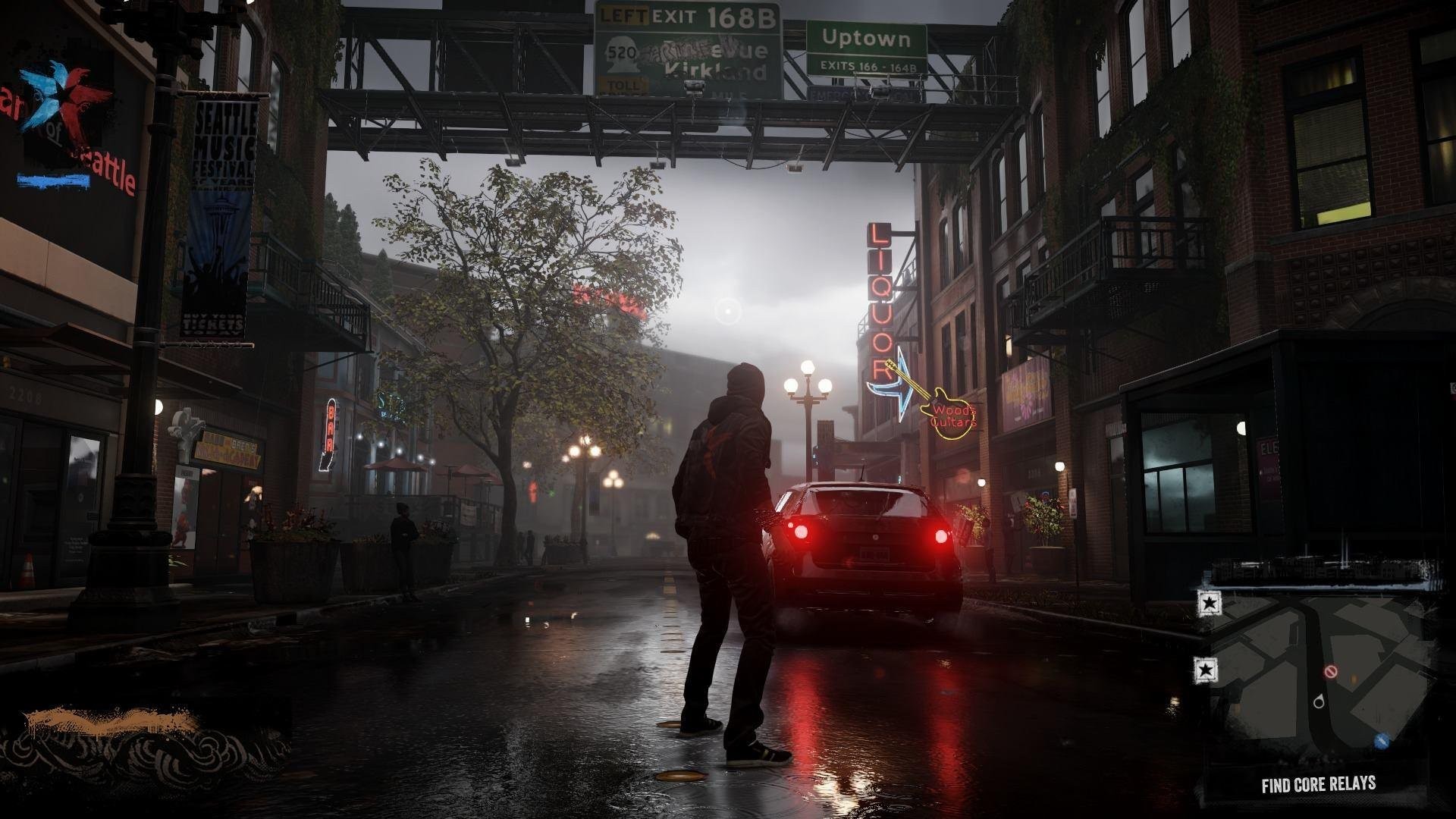Click the blue objective dot on the minimap
The image size is (1456, 819).
1380,740
